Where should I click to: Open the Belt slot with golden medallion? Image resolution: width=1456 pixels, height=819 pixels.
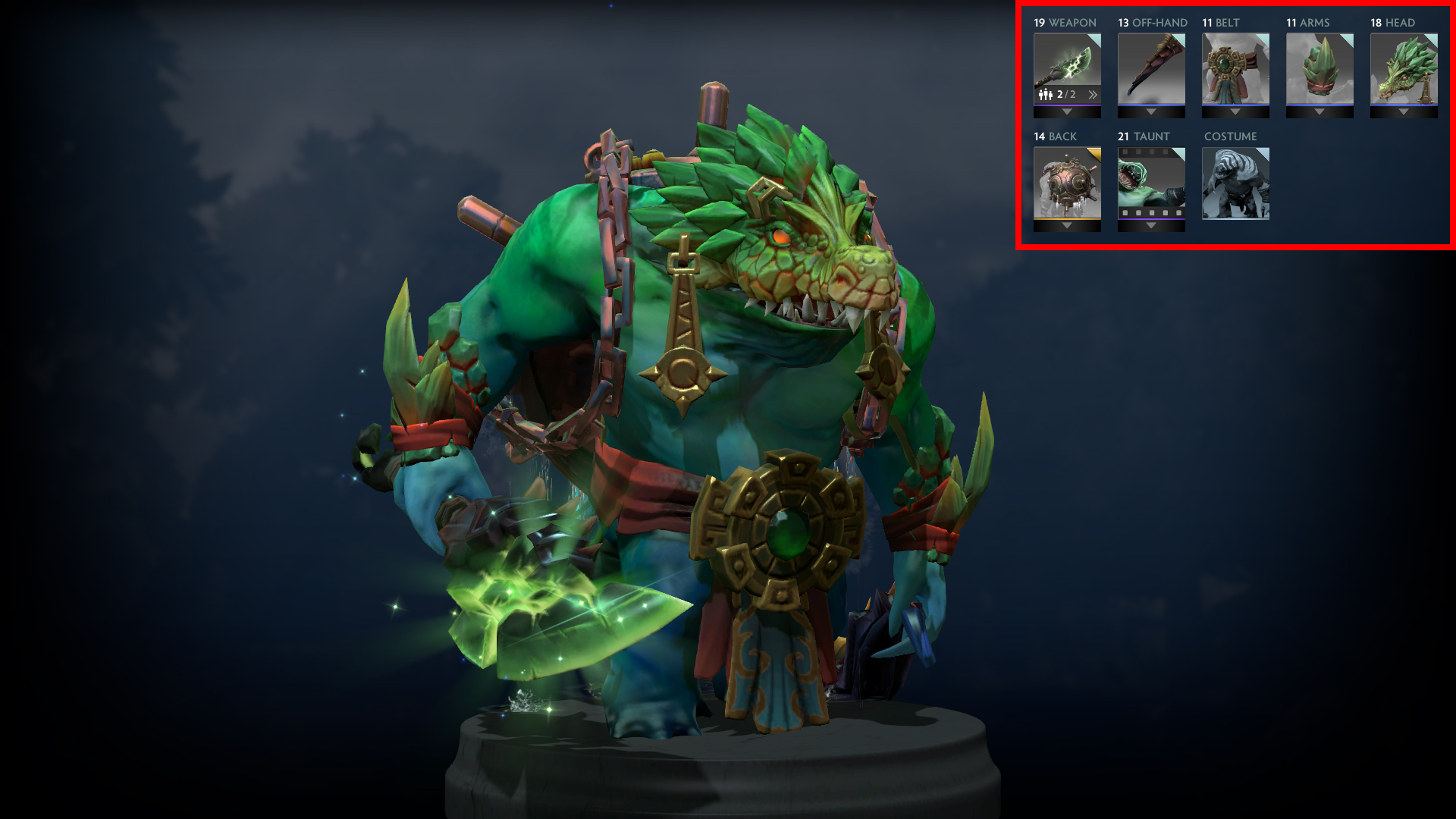(1235, 68)
